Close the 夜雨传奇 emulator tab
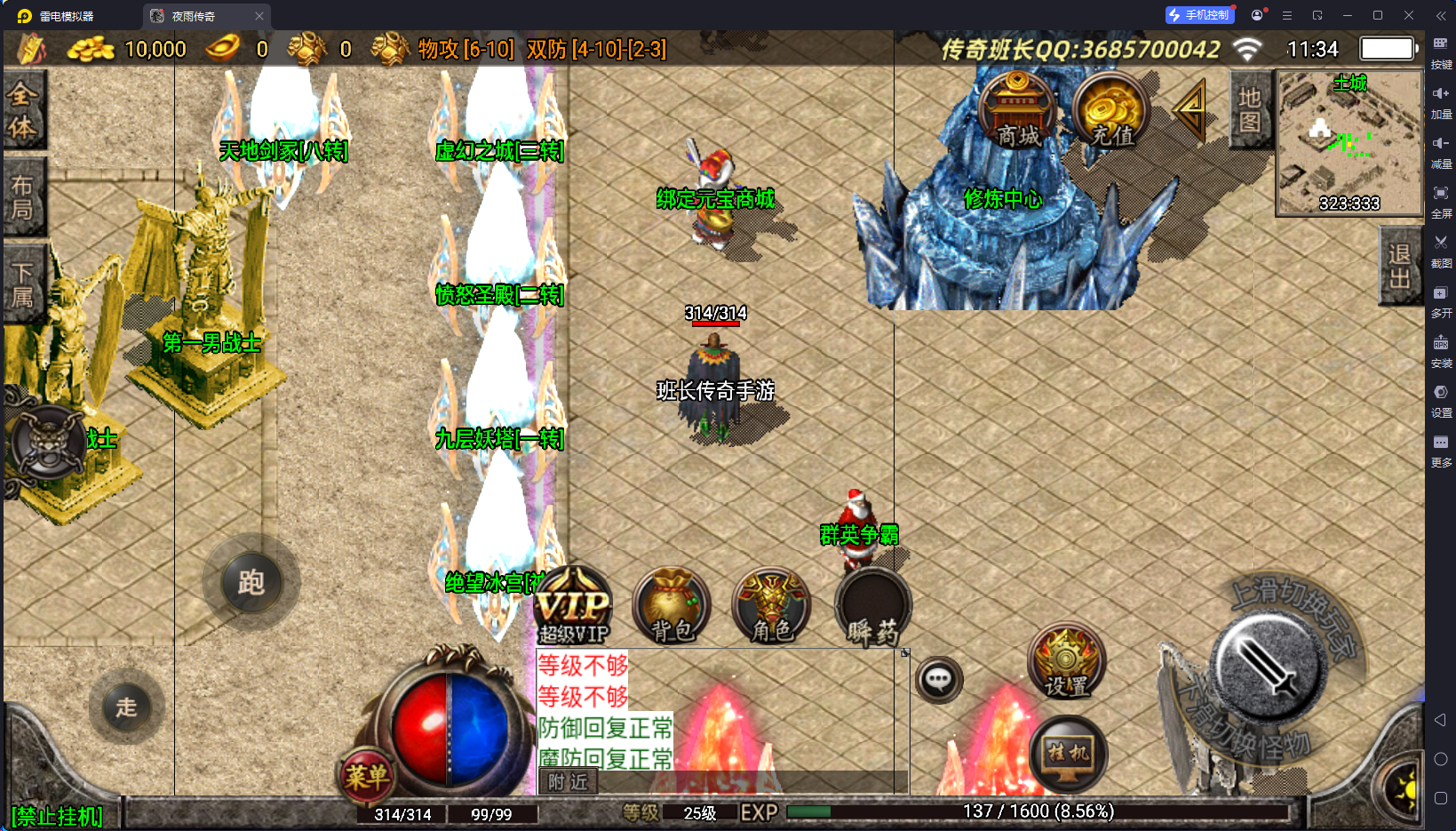This screenshot has height=831, width=1456. [x=259, y=16]
